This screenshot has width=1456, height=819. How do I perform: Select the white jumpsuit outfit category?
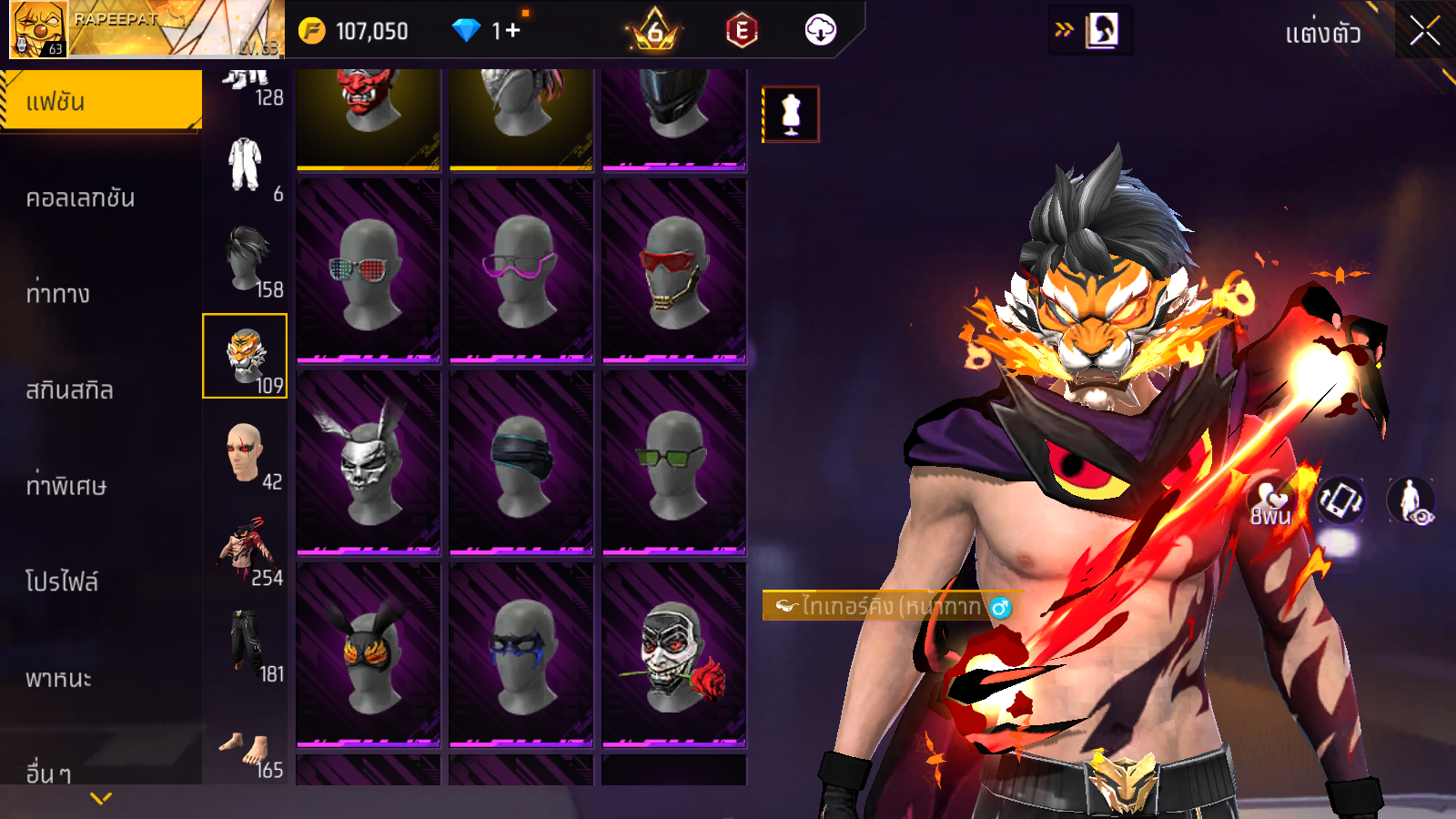(246, 166)
